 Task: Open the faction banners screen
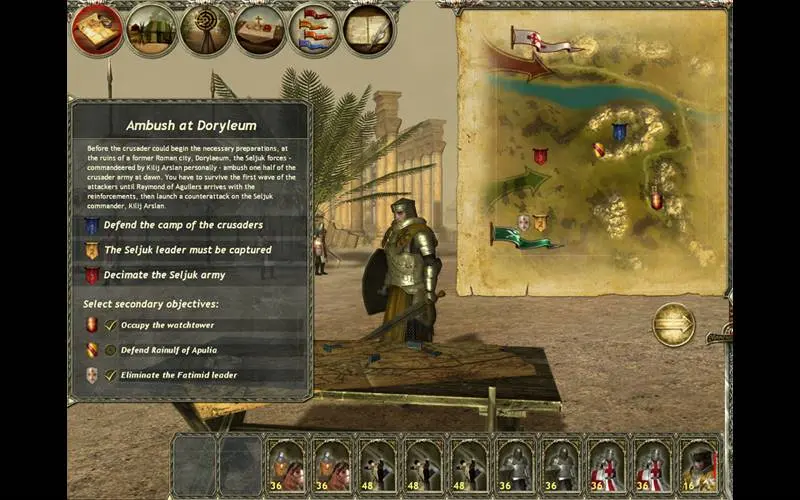[x=314, y=30]
